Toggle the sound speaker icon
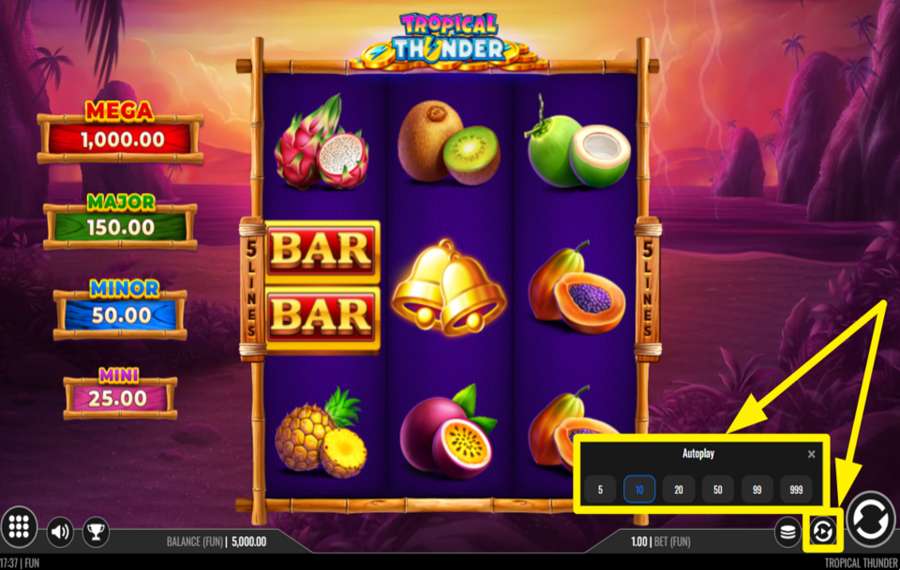Image resolution: width=900 pixels, height=570 pixels. (60, 531)
